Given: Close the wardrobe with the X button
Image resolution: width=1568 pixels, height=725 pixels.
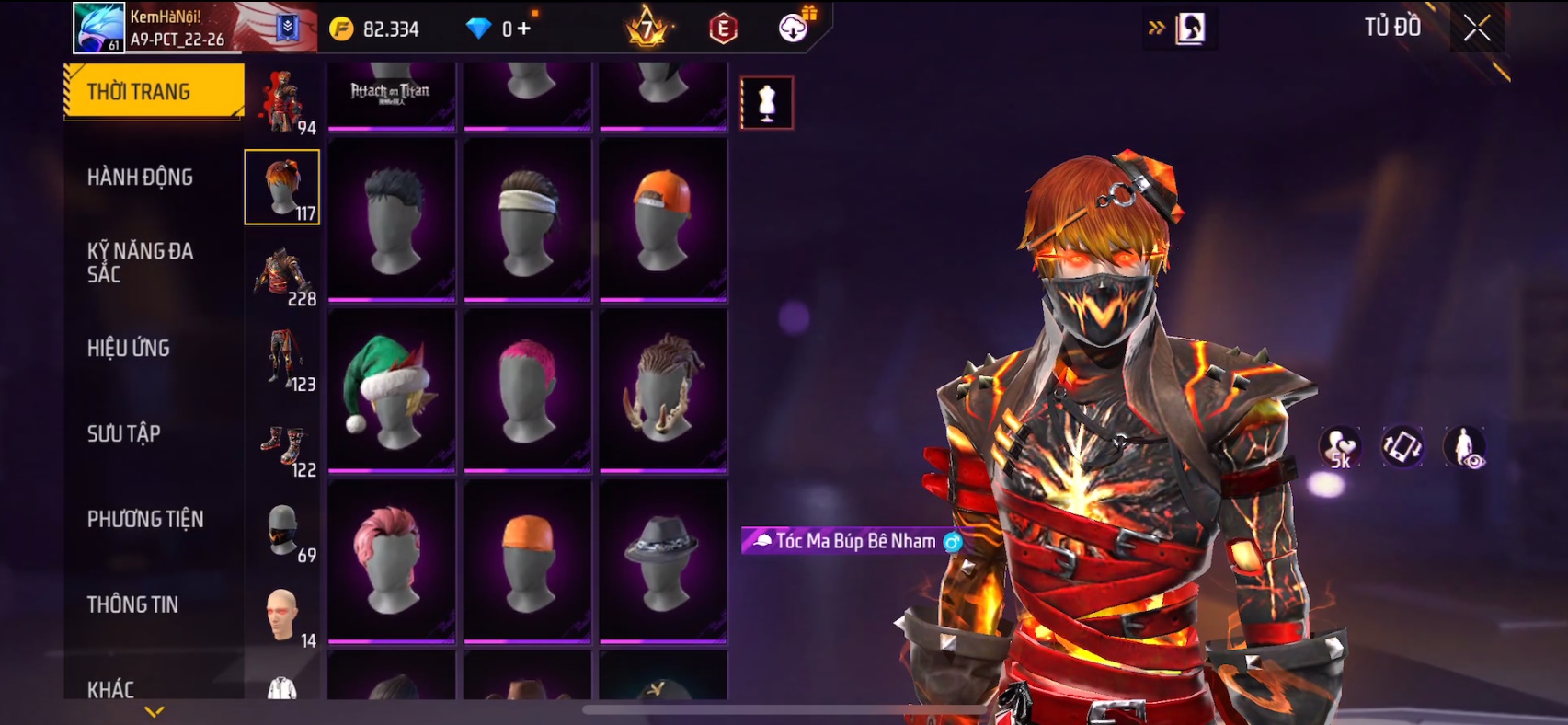Looking at the screenshot, I should (x=1477, y=29).
